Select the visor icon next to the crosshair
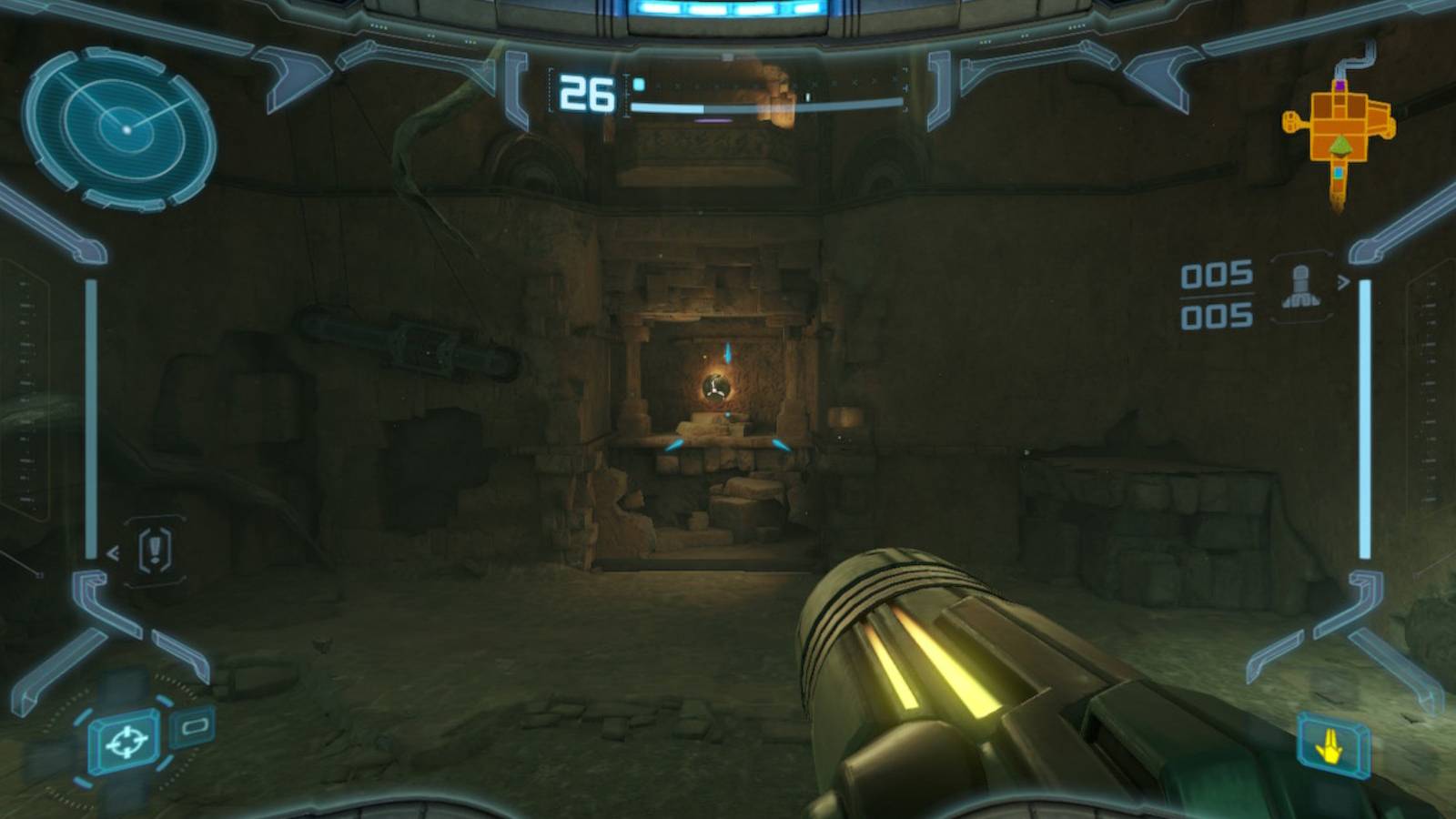The width and height of the screenshot is (1456, 819). click(194, 726)
